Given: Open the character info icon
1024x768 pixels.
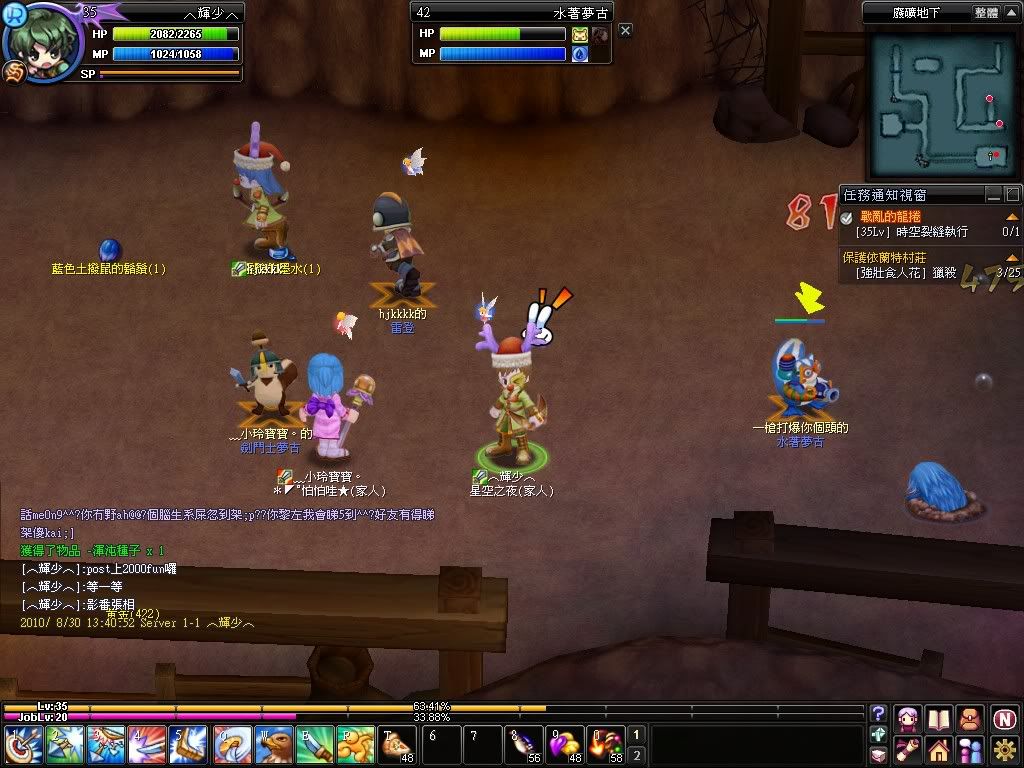Looking at the screenshot, I should (x=908, y=719).
